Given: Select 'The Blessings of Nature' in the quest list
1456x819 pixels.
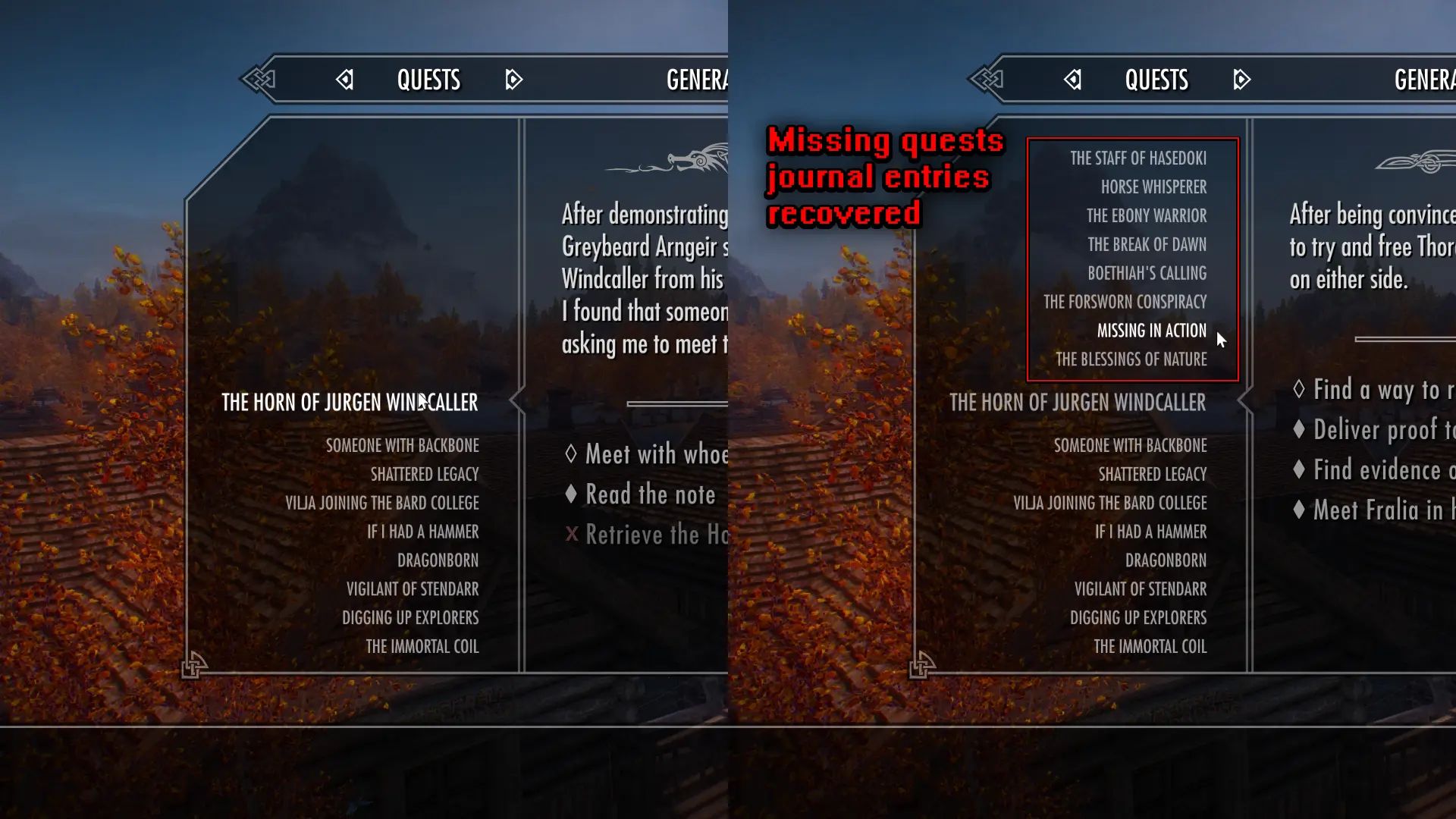Looking at the screenshot, I should pos(1131,359).
